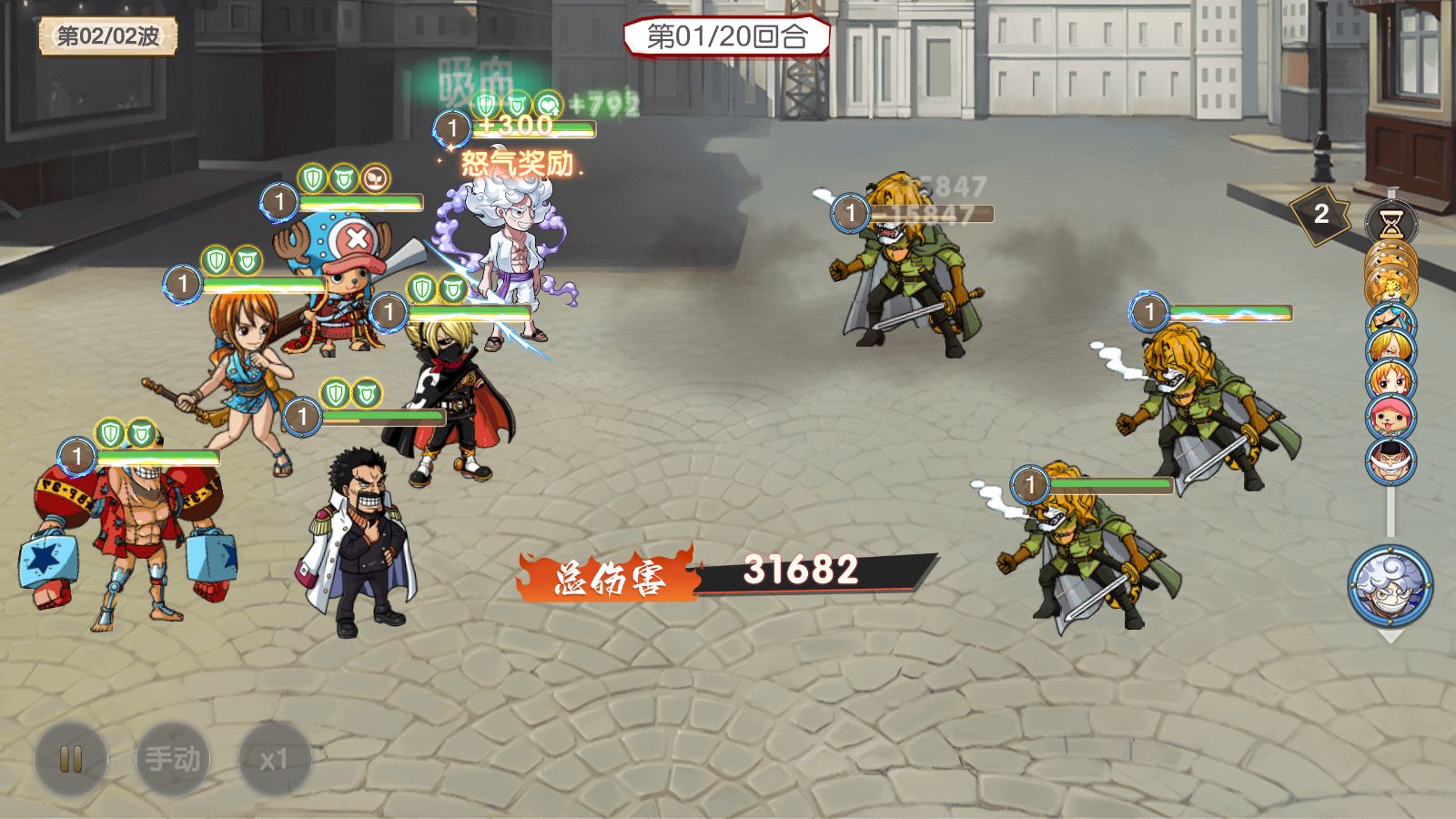Open the number 2 badge beside turn order
1456x819 pixels.
click(1320, 215)
